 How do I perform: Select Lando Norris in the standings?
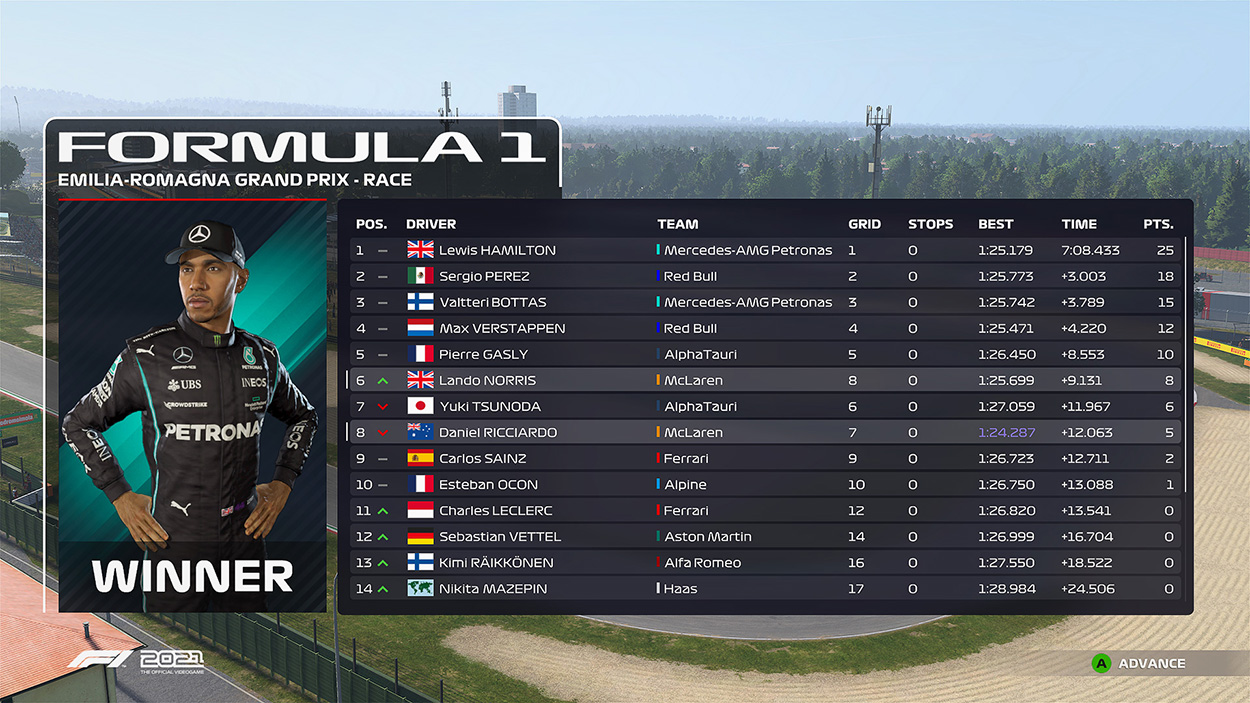[765, 380]
